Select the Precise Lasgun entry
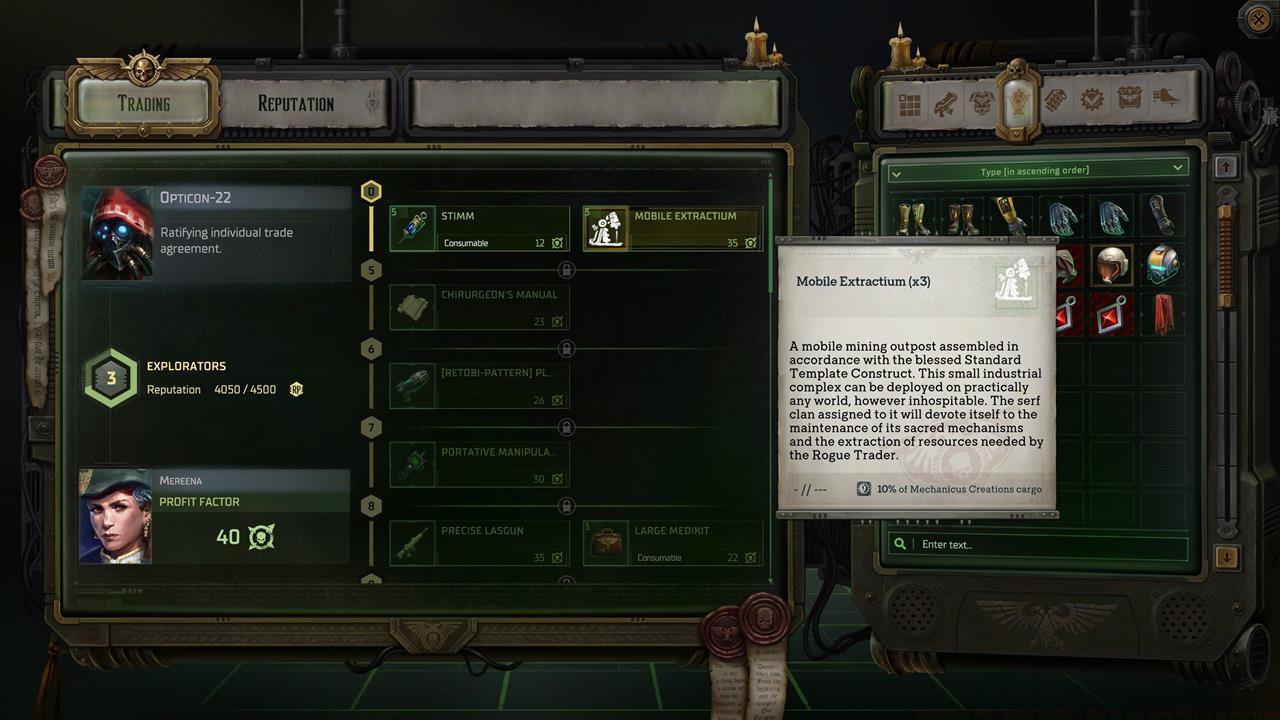This screenshot has height=720, width=1280. pos(480,543)
